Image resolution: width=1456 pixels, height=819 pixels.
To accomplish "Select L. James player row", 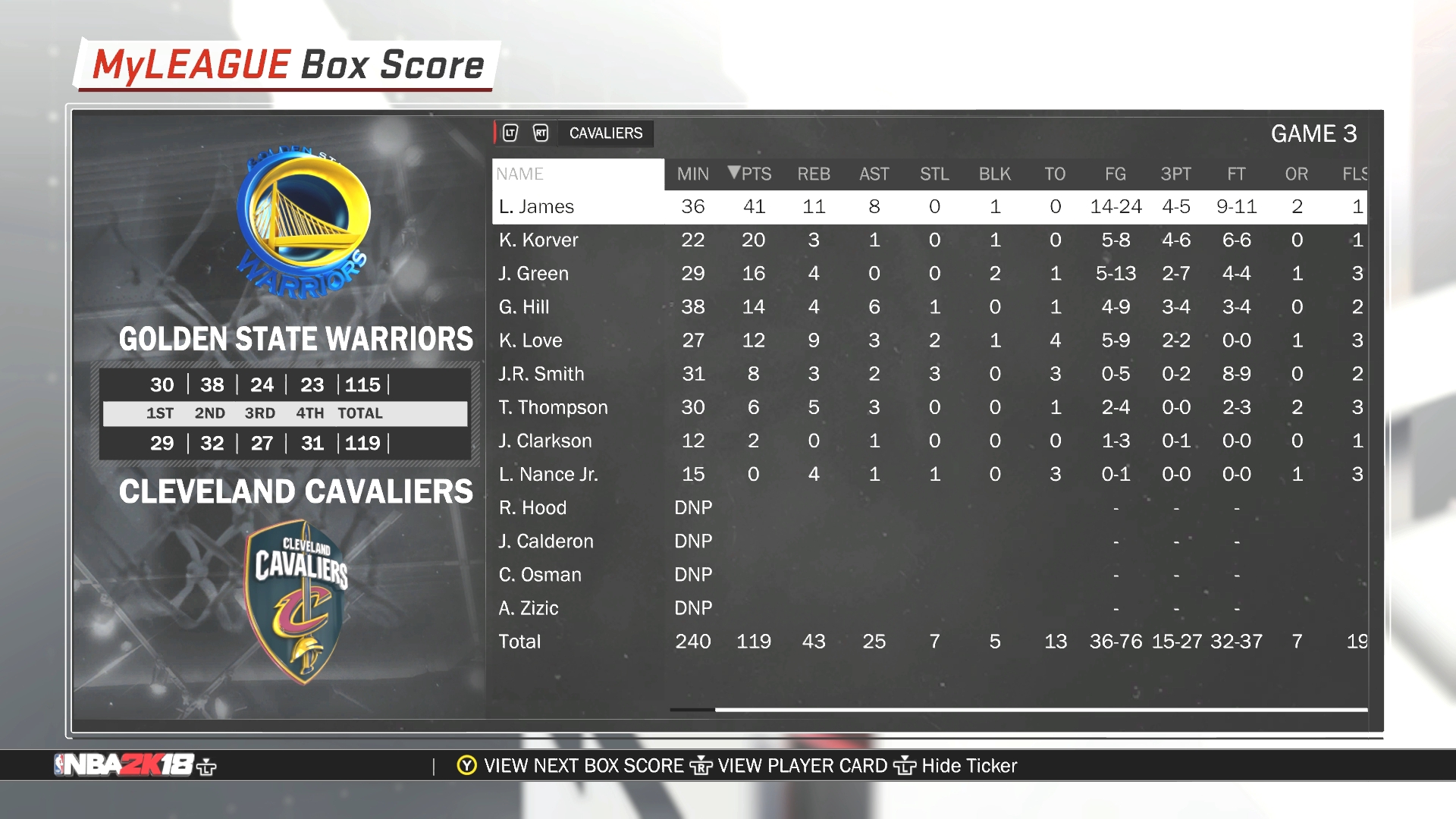I will pos(537,207).
